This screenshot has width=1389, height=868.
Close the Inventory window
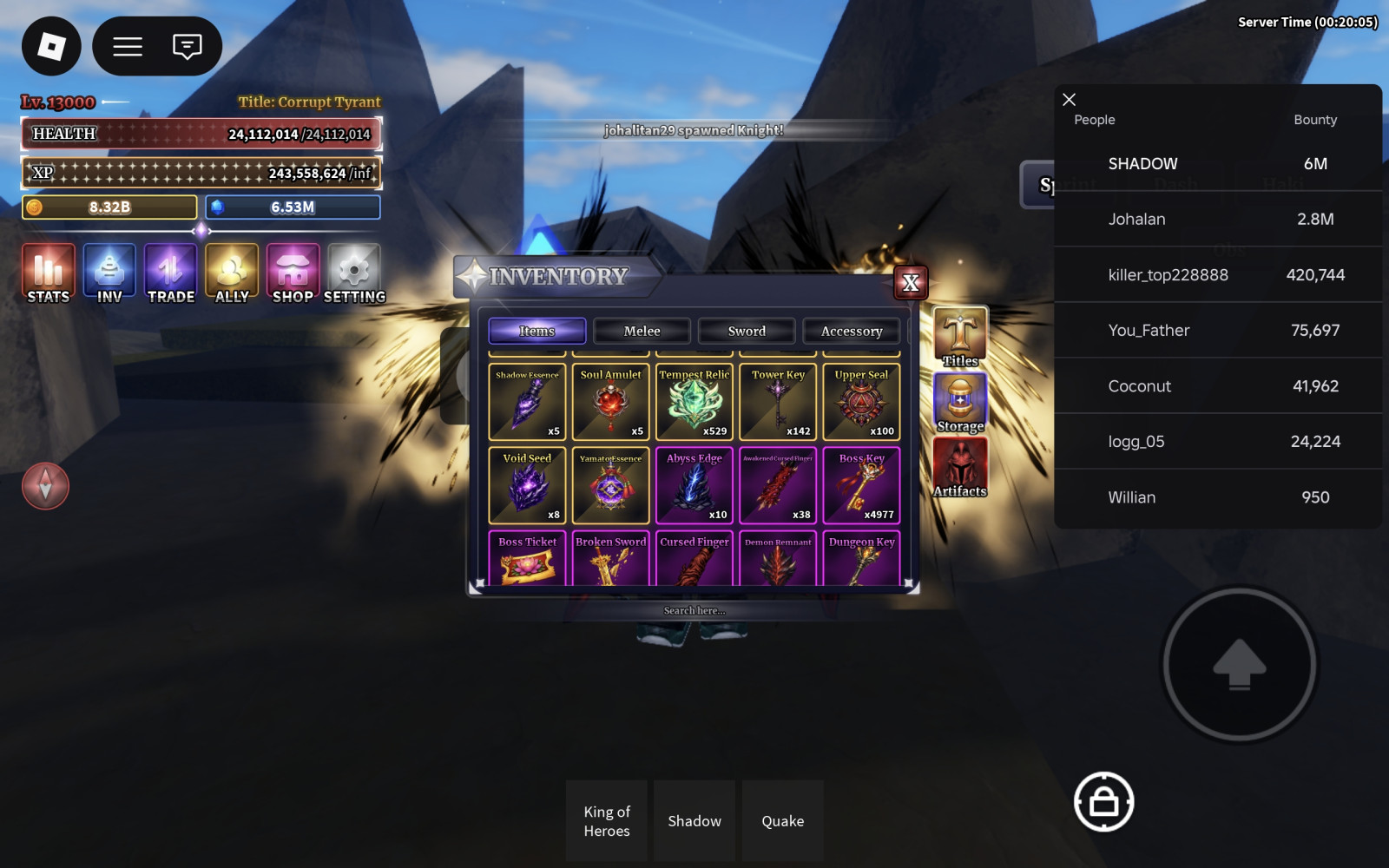click(911, 283)
